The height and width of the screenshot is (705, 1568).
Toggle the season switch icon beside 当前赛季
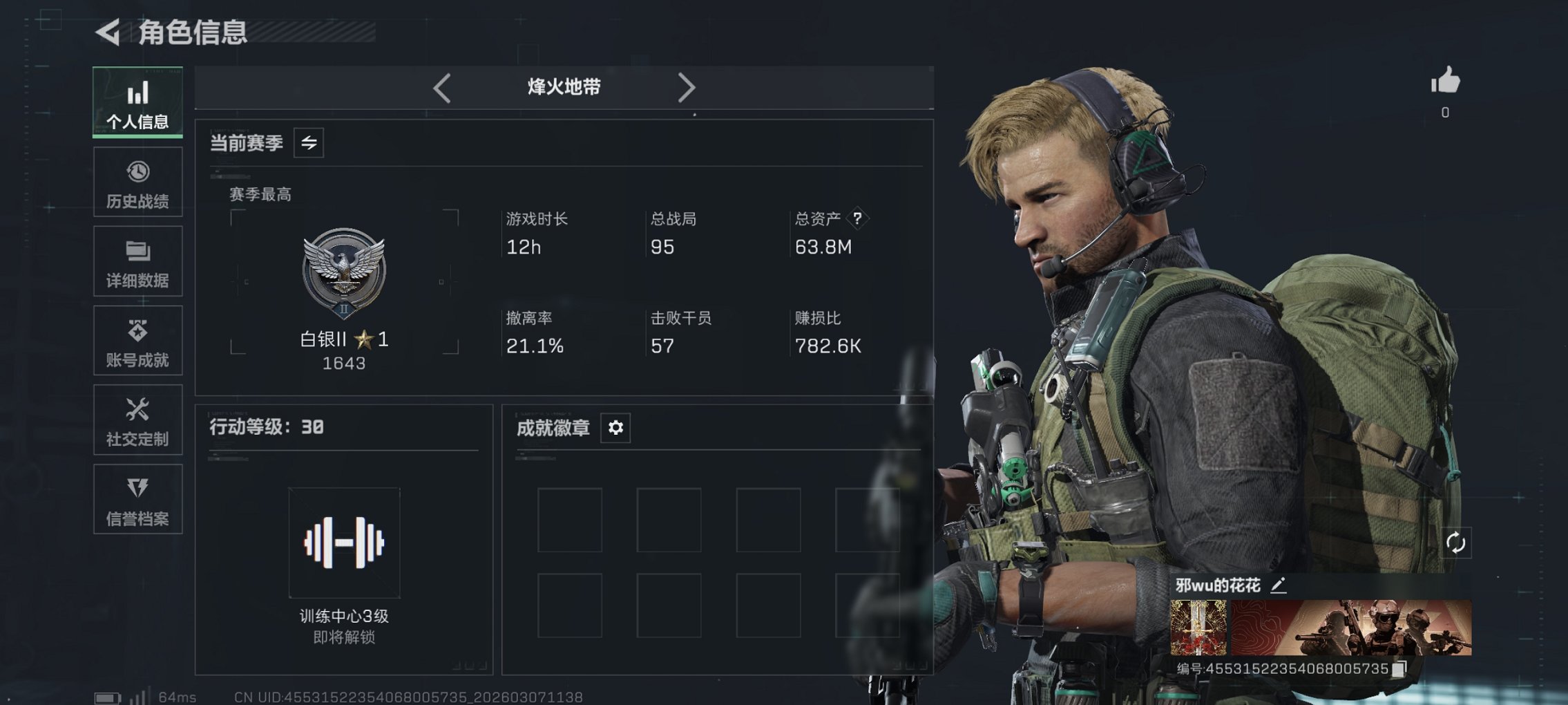[309, 144]
